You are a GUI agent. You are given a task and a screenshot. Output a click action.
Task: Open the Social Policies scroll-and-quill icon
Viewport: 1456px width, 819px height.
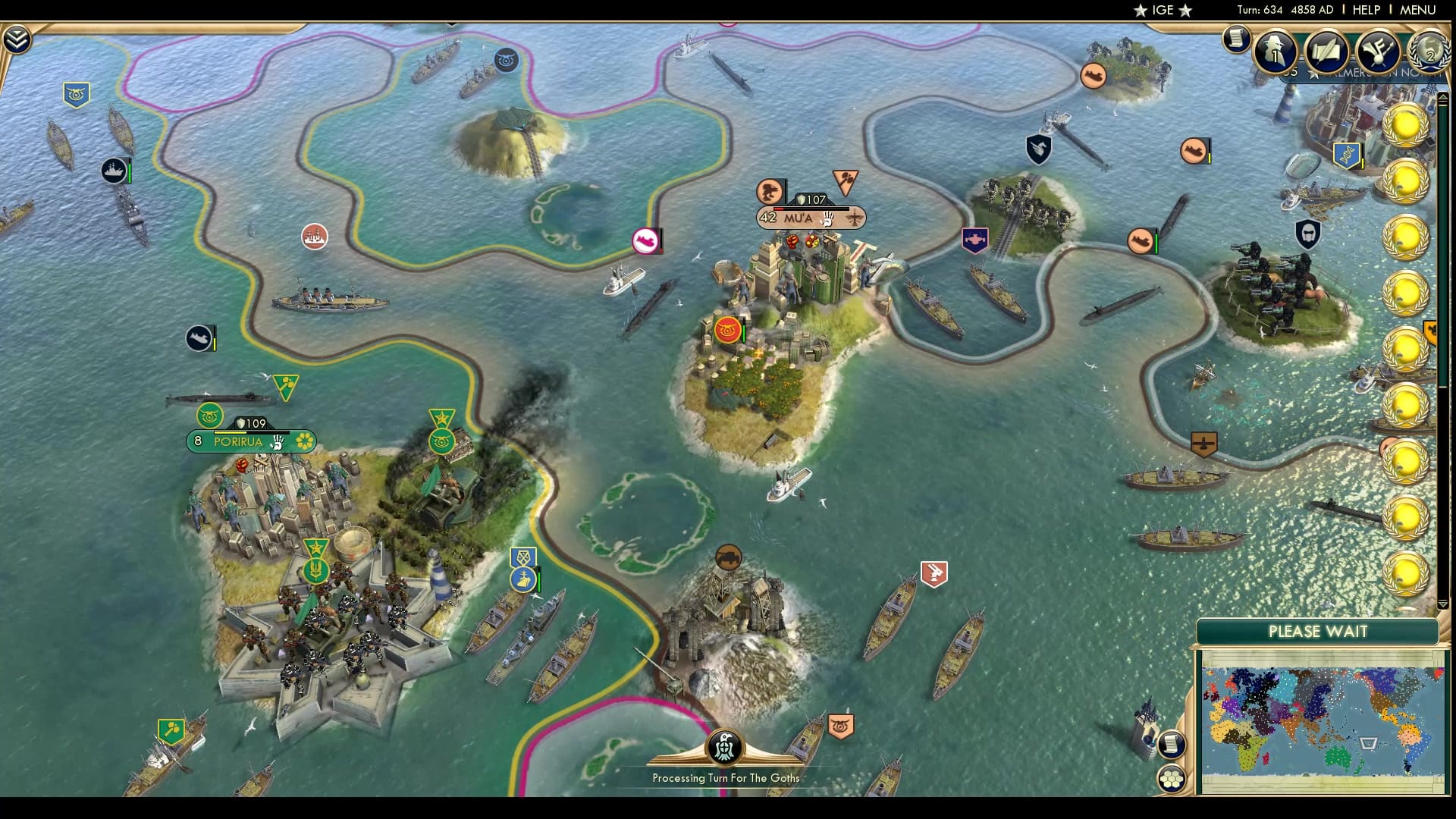(1326, 52)
